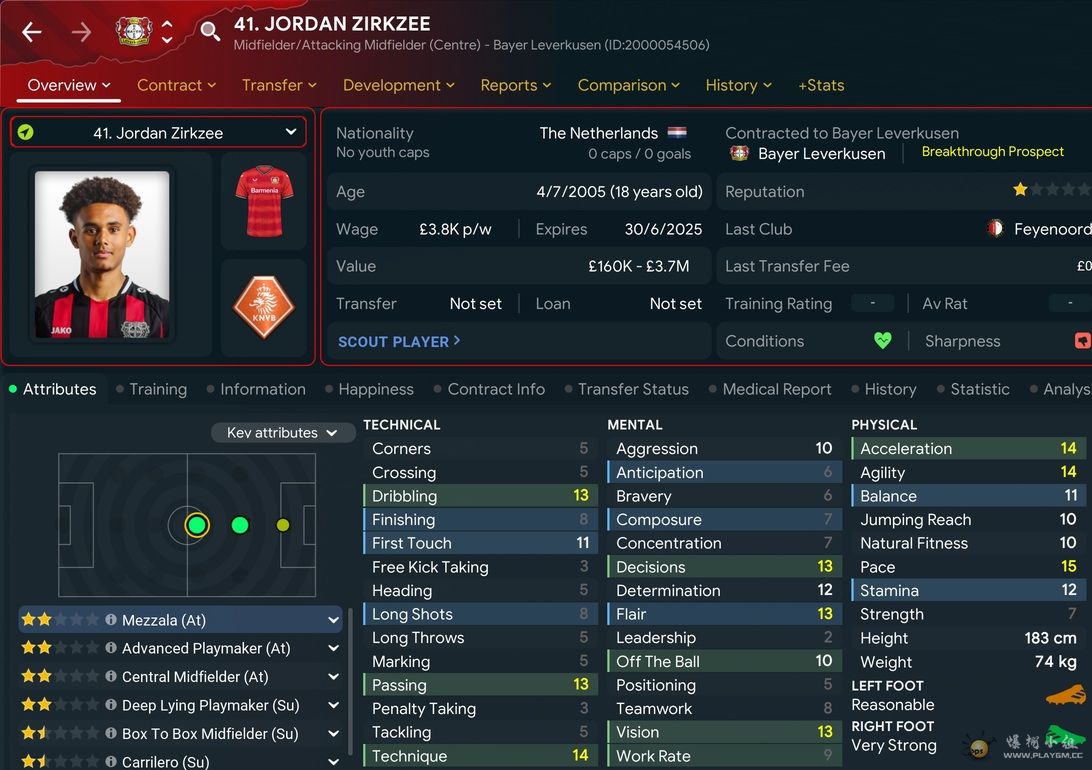Expand the Mezzala (At) role row
This screenshot has height=770, width=1092.
click(x=333, y=620)
